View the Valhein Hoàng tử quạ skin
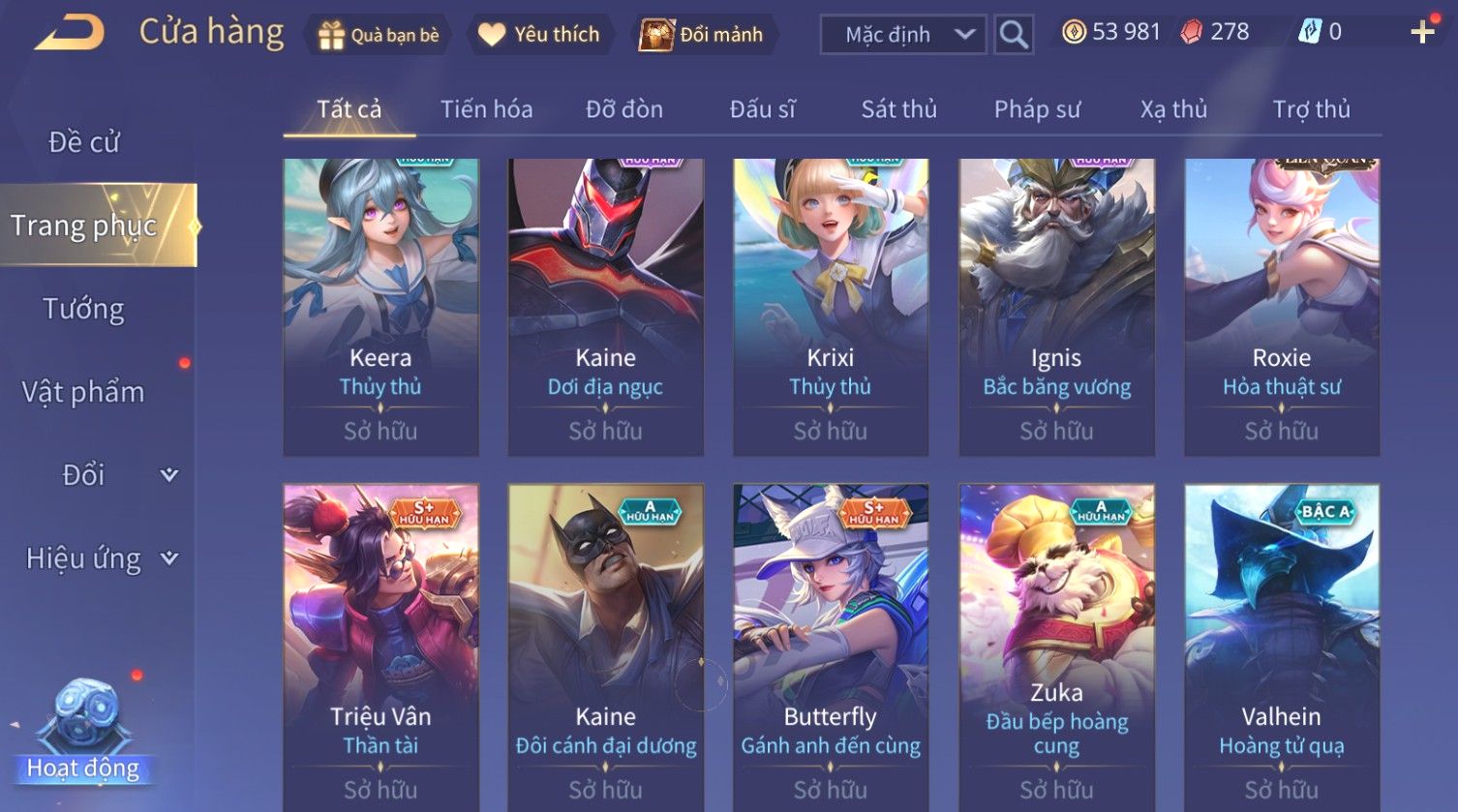 tap(1281, 647)
